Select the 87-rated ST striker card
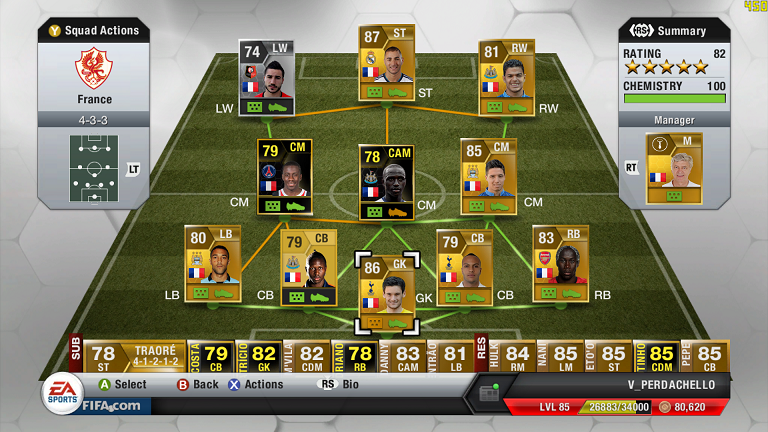The width and height of the screenshot is (768, 432). tap(386, 62)
